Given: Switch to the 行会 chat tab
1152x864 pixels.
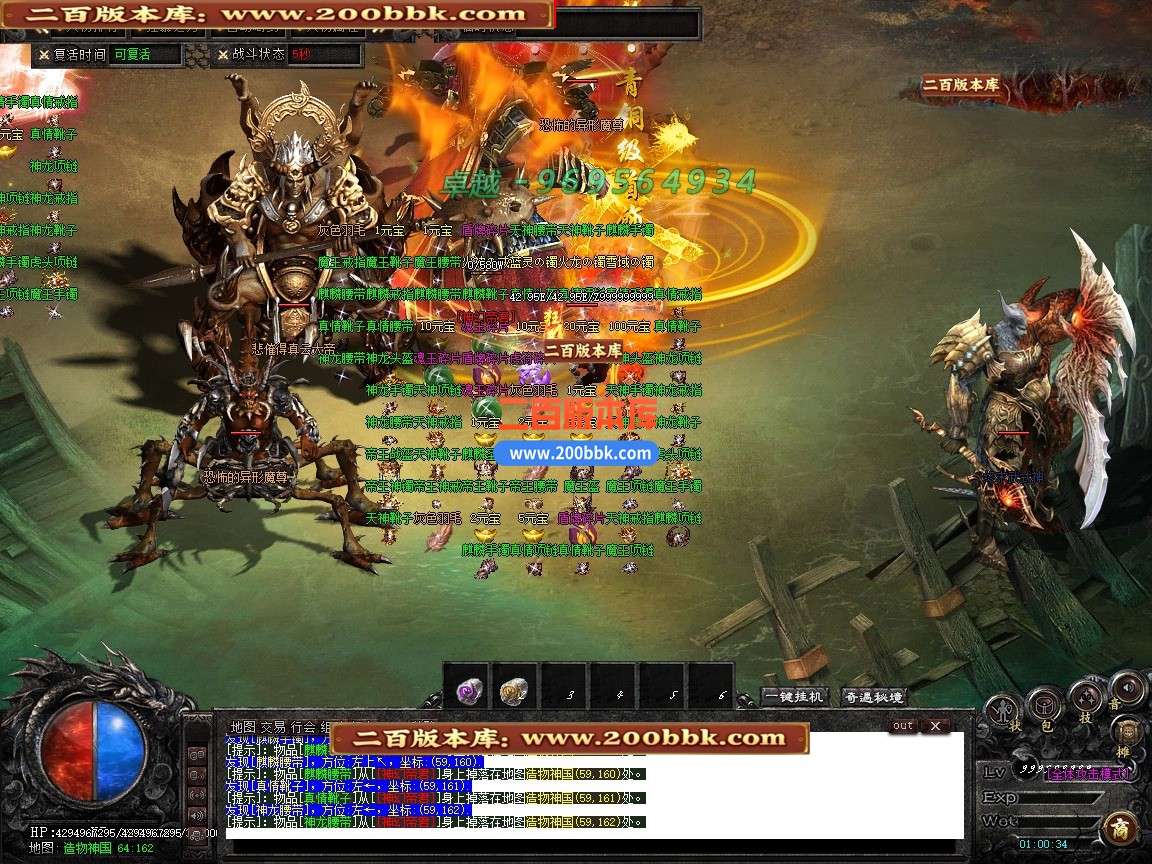Looking at the screenshot, I should click(303, 727).
